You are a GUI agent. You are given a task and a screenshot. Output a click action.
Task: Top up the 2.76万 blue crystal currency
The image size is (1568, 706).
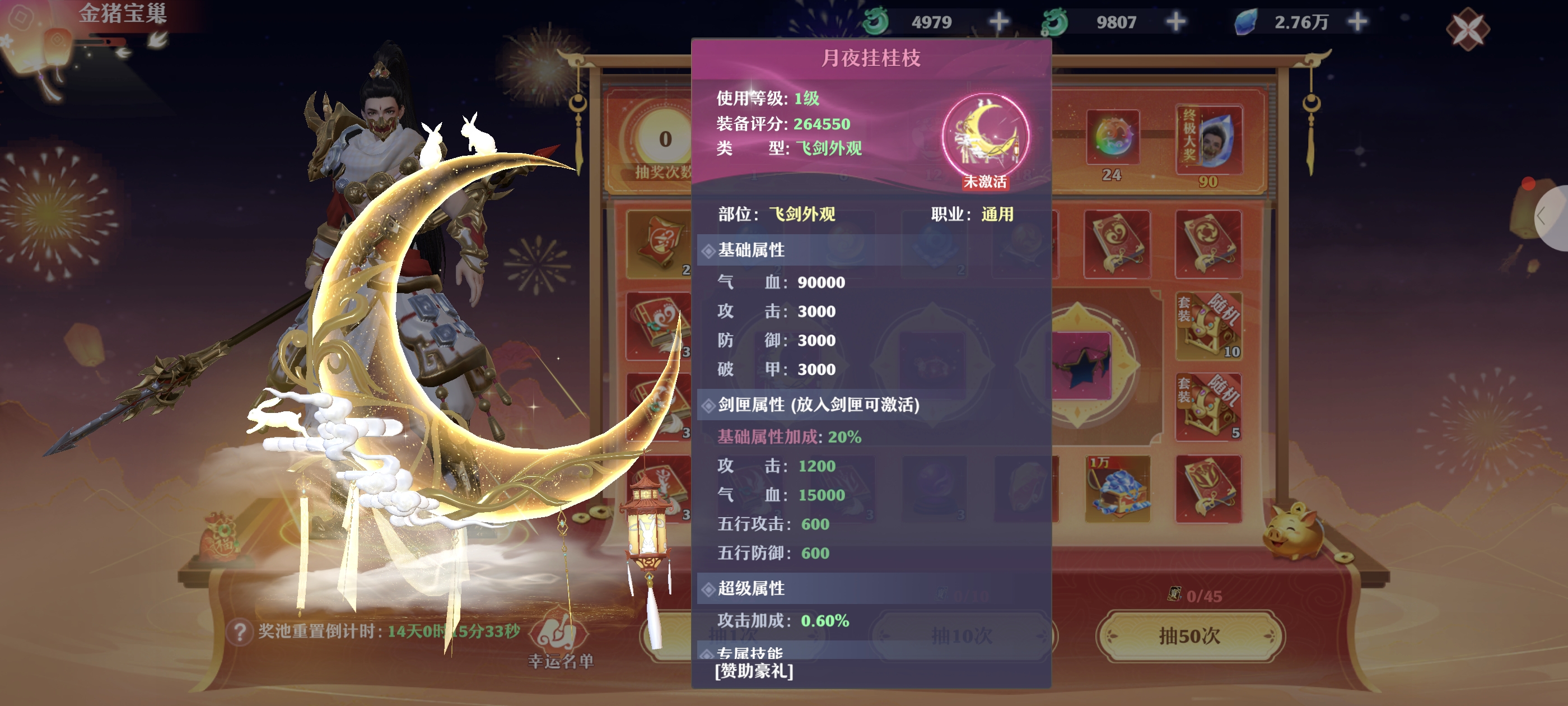pyautogui.click(x=1358, y=22)
